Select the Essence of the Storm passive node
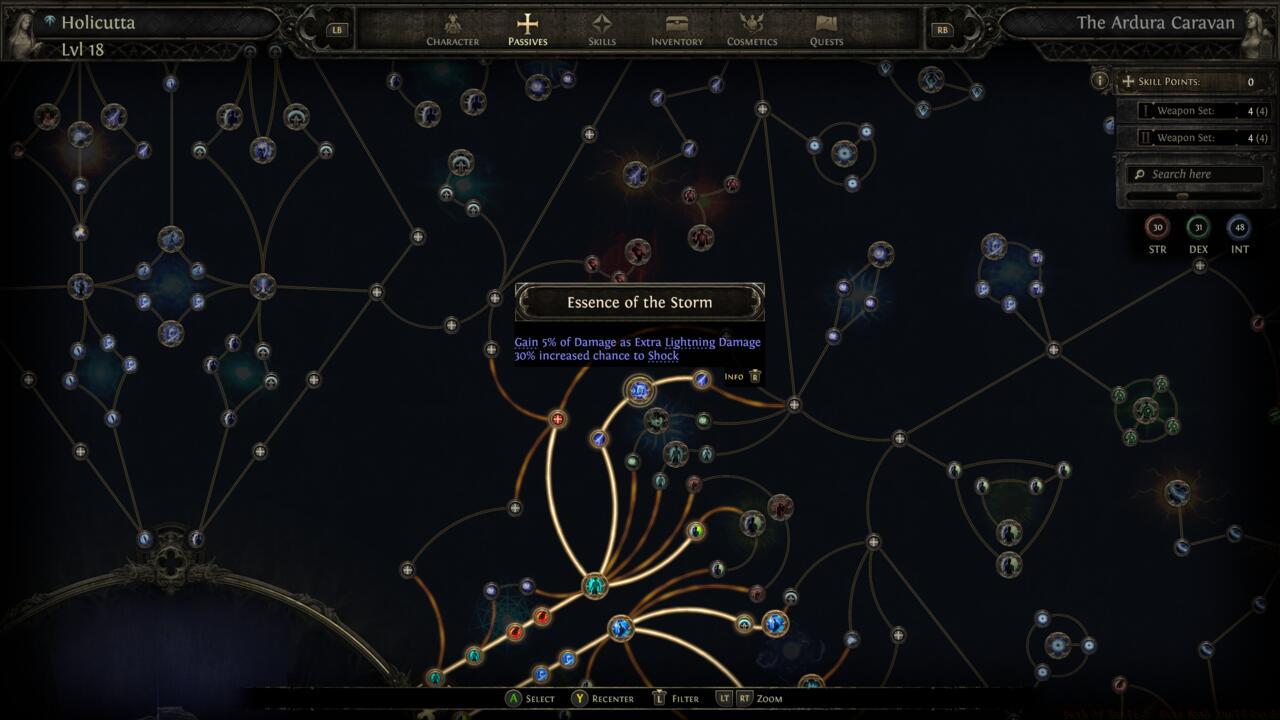 tap(639, 389)
